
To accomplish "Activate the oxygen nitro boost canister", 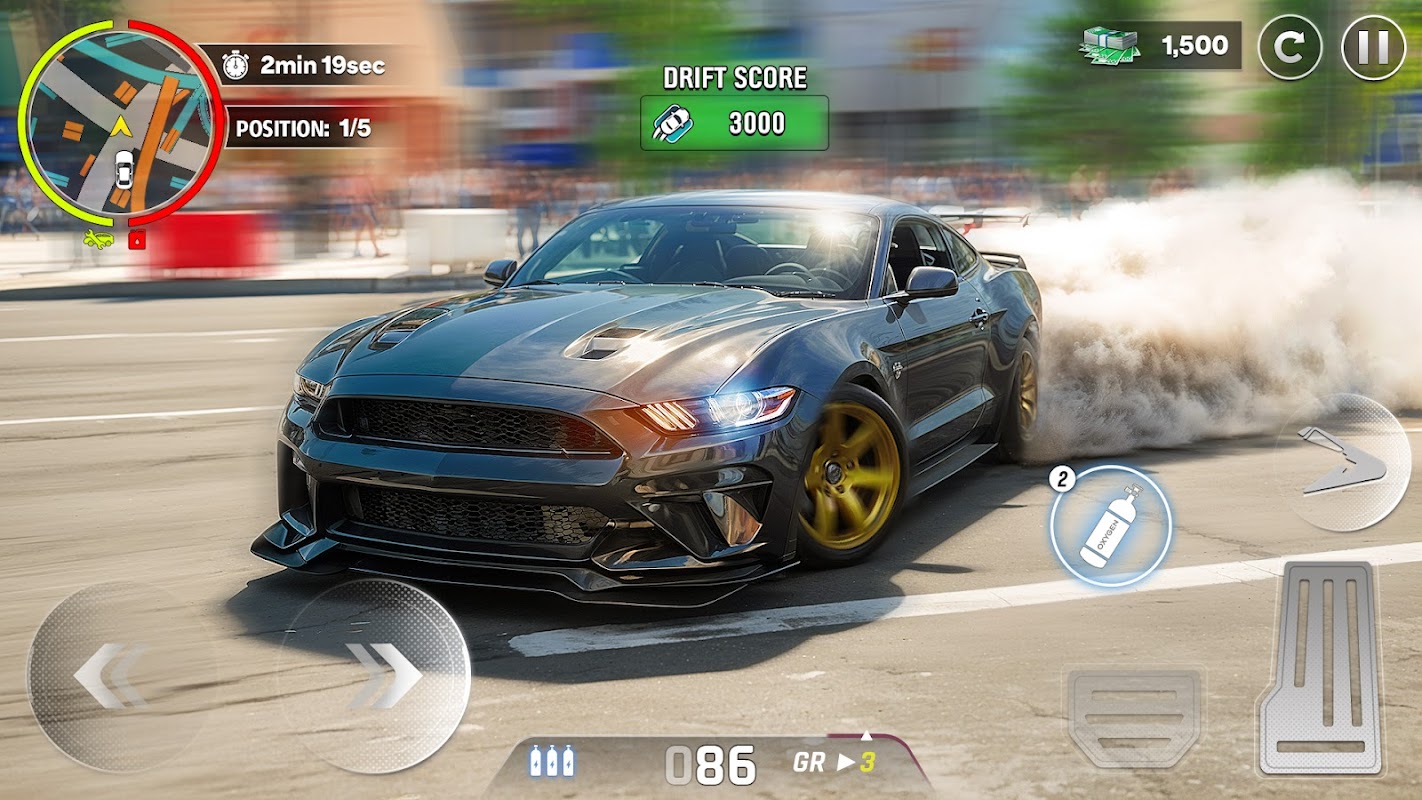I will (x=1111, y=525).
